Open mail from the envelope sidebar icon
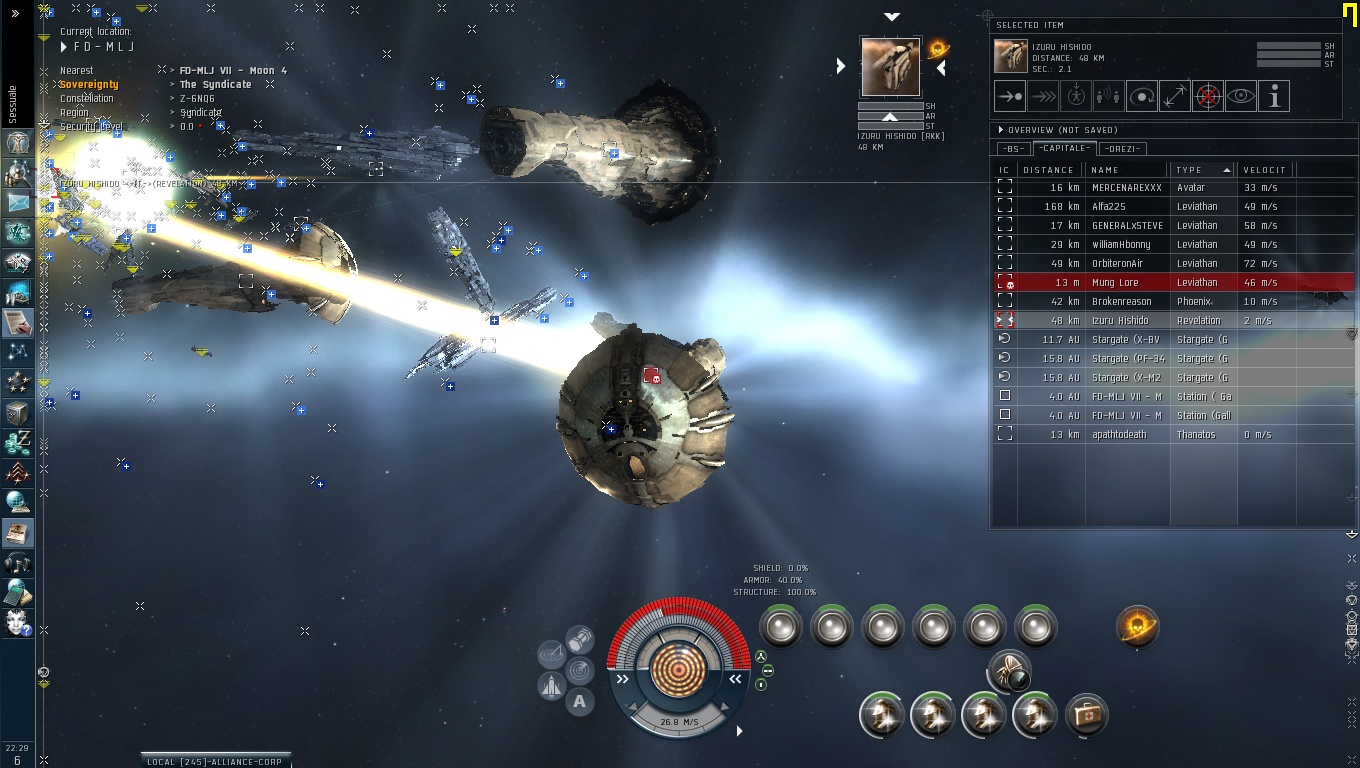Image resolution: width=1360 pixels, height=768 pixels. click(x=18, y=203)
